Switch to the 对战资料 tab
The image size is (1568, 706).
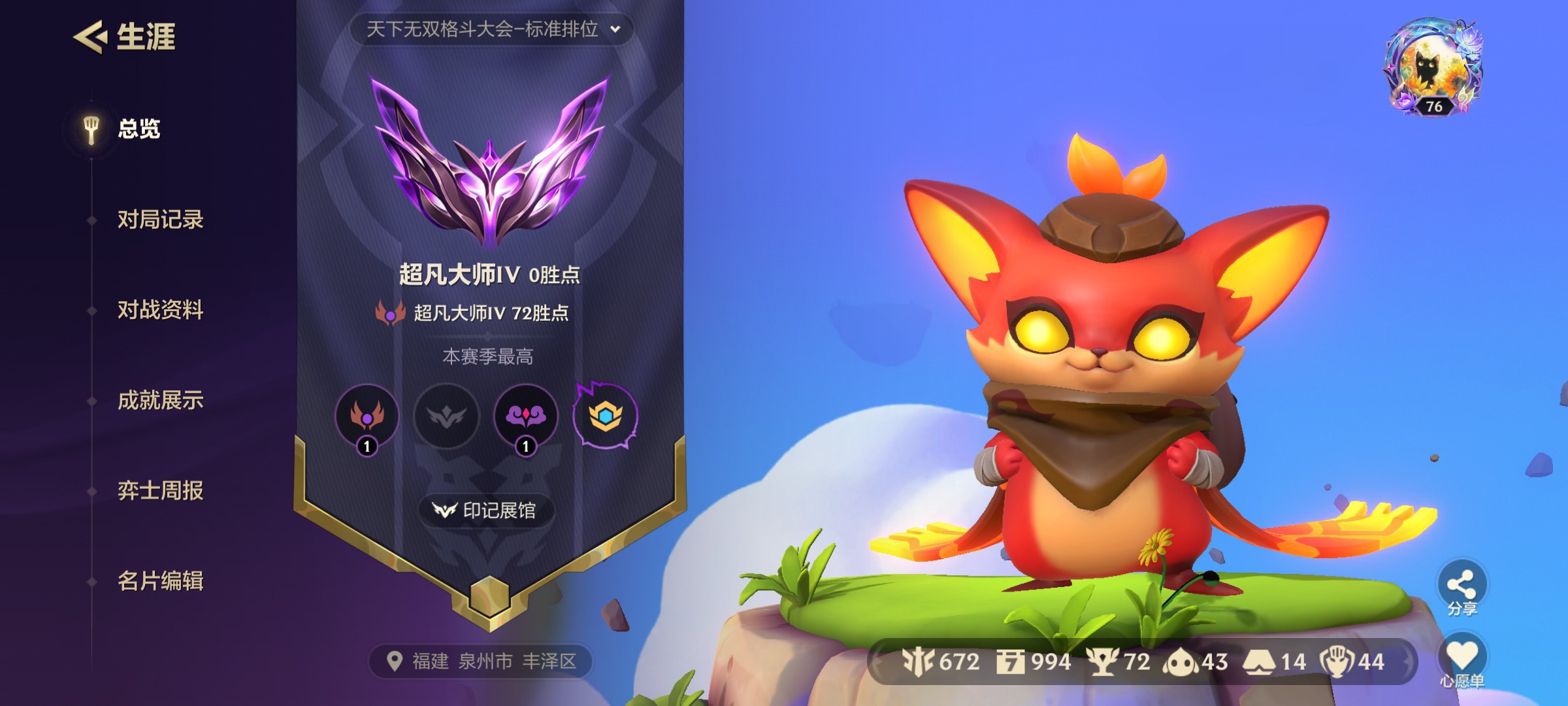160,310
